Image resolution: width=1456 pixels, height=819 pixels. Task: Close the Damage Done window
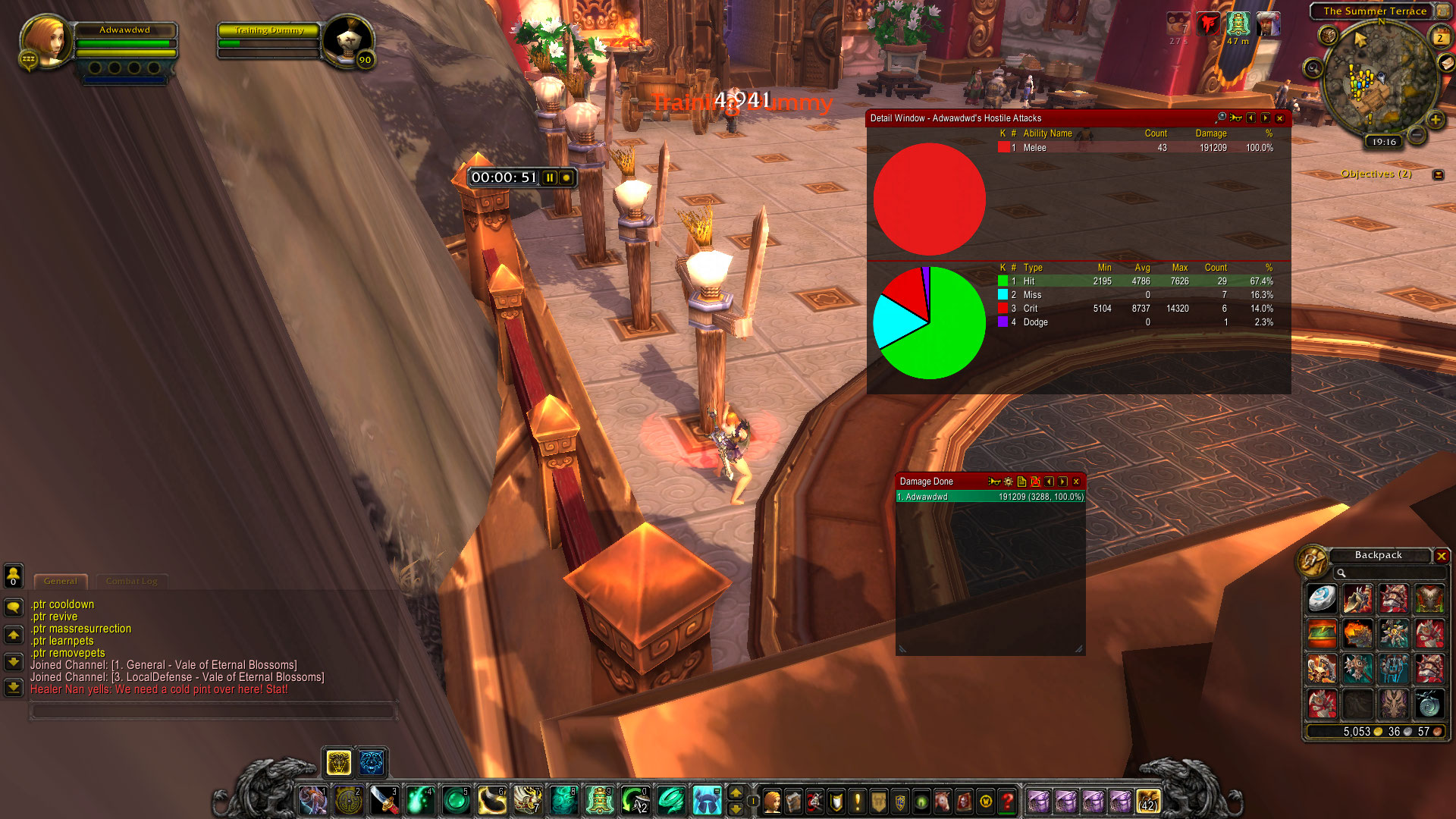coord(1076,482)
